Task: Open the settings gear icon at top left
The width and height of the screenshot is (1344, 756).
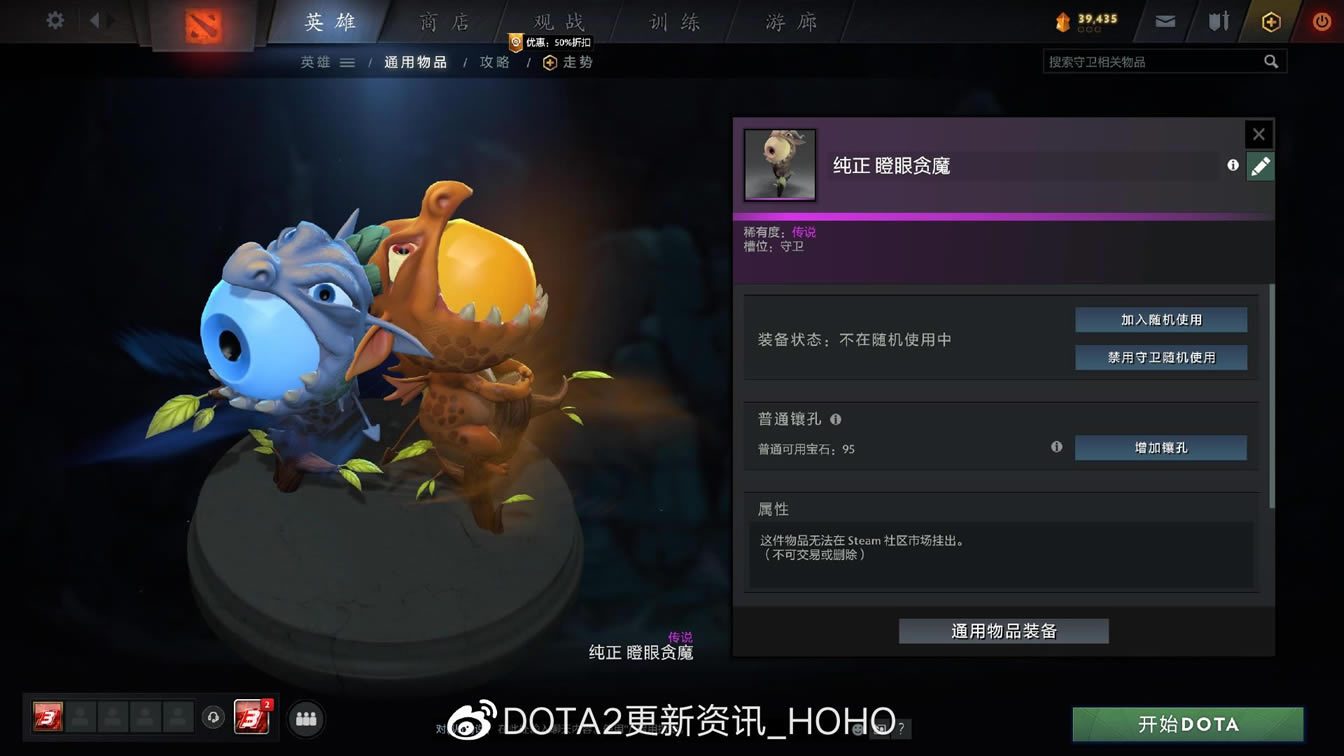Action: click(x=54, y=21)
